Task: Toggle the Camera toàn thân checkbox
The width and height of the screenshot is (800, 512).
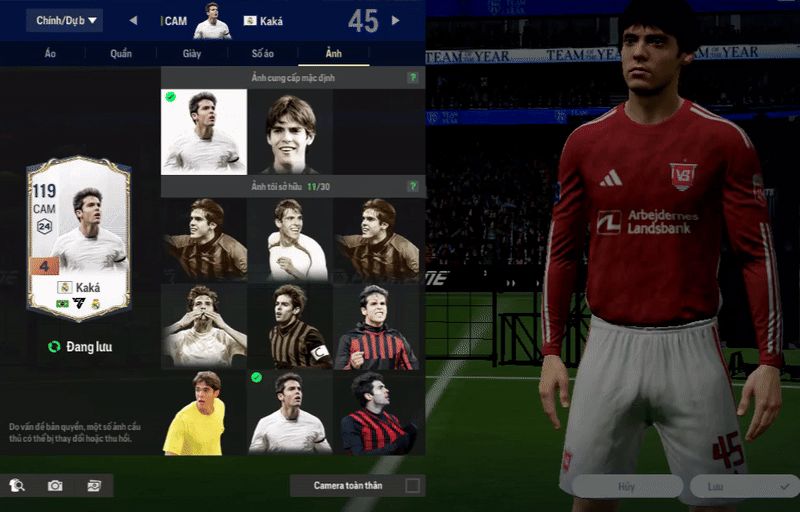Action: (412, 486)
